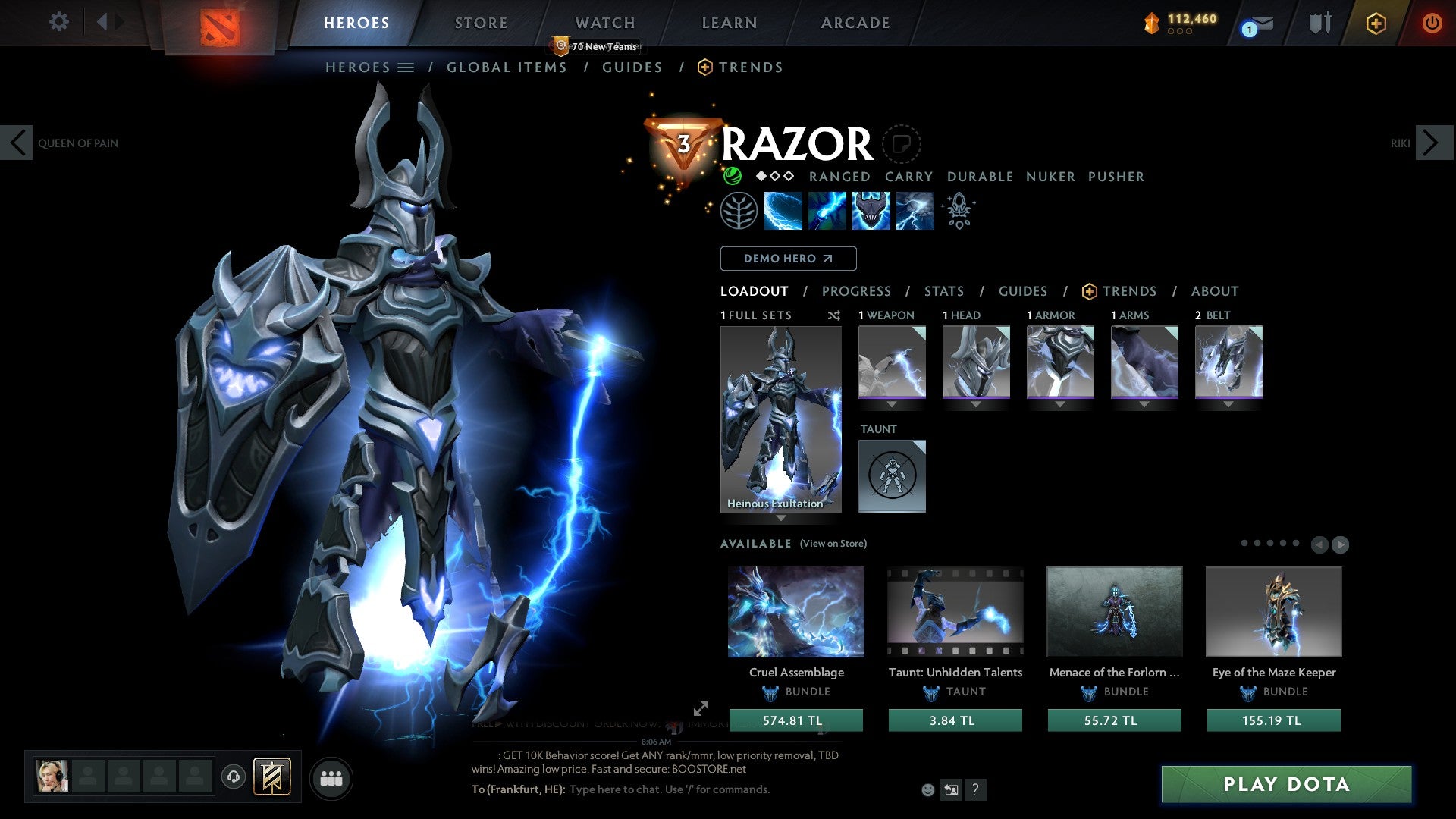Screen dimensions: 1456x819
Task: Open the Heroes hamburger menu
Action: pos(406,67)
